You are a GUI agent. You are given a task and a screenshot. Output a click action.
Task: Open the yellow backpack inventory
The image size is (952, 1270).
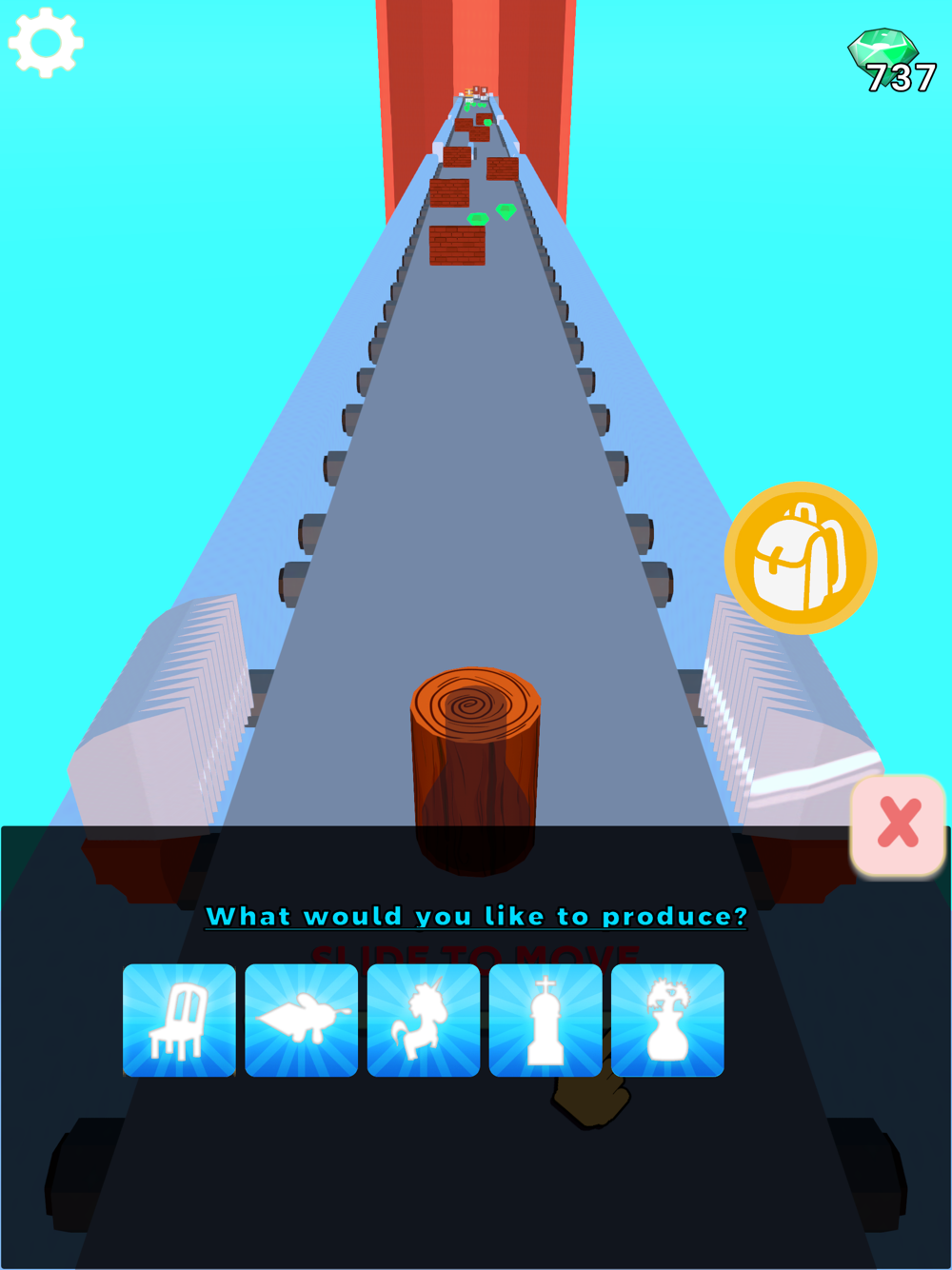pyautogui.click(x=801, y=558)
